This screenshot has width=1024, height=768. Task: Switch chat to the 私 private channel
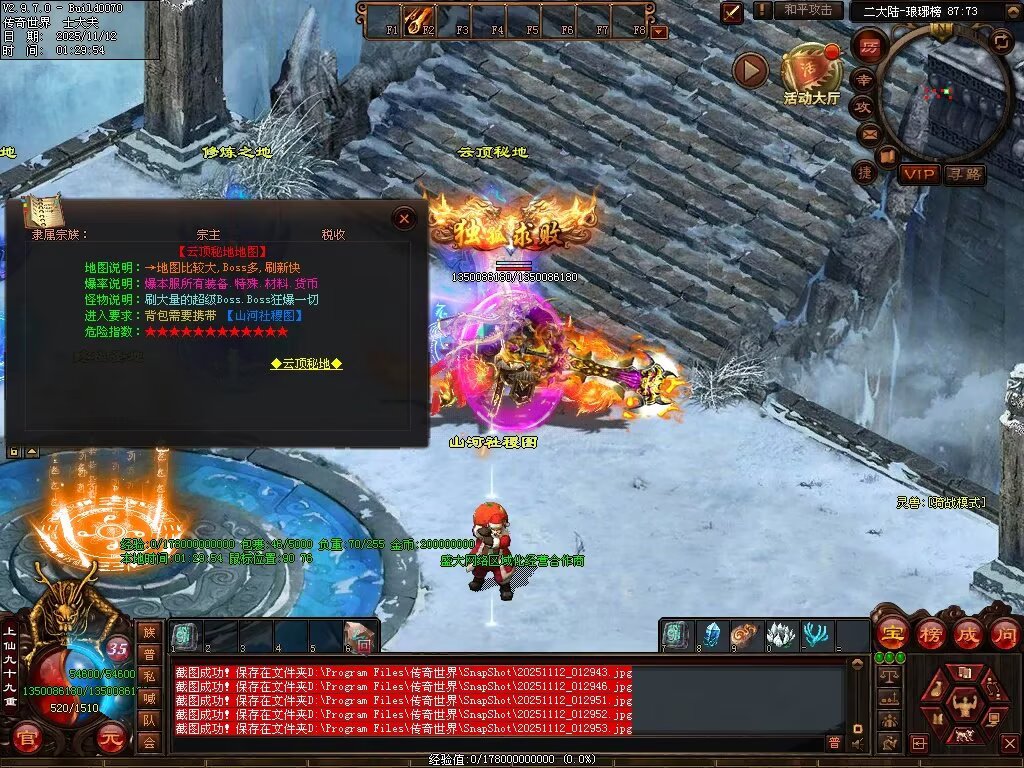pyautogui.click(x=149, y=676)
